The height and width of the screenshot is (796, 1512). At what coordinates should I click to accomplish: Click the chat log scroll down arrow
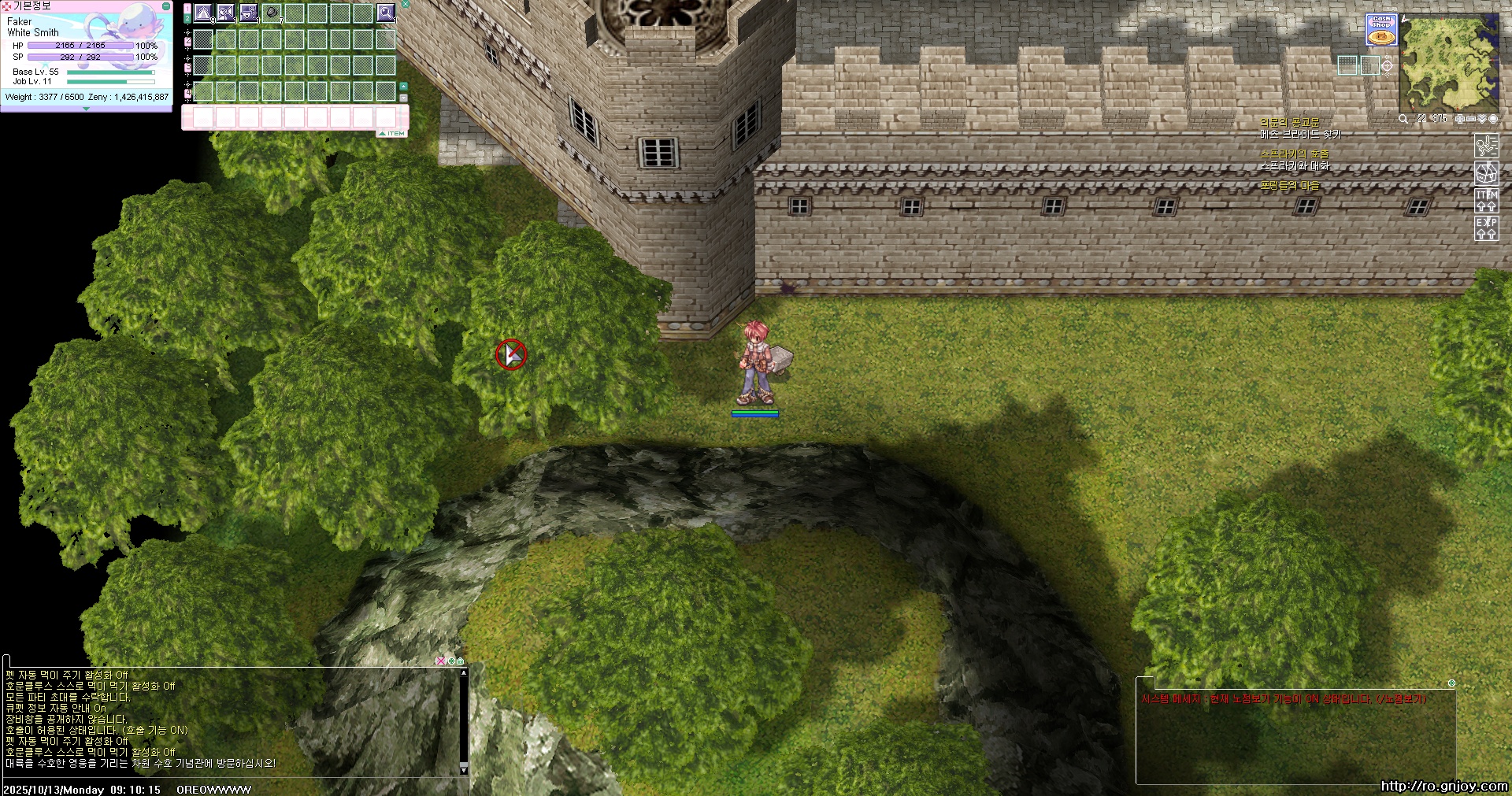464,769
